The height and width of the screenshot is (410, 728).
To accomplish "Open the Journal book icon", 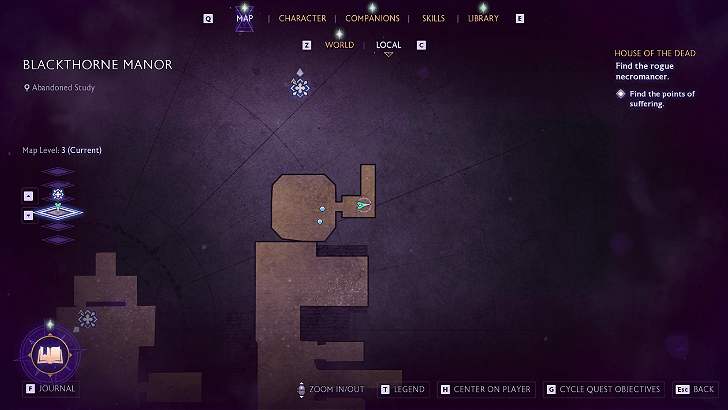I will pos(48,353).
